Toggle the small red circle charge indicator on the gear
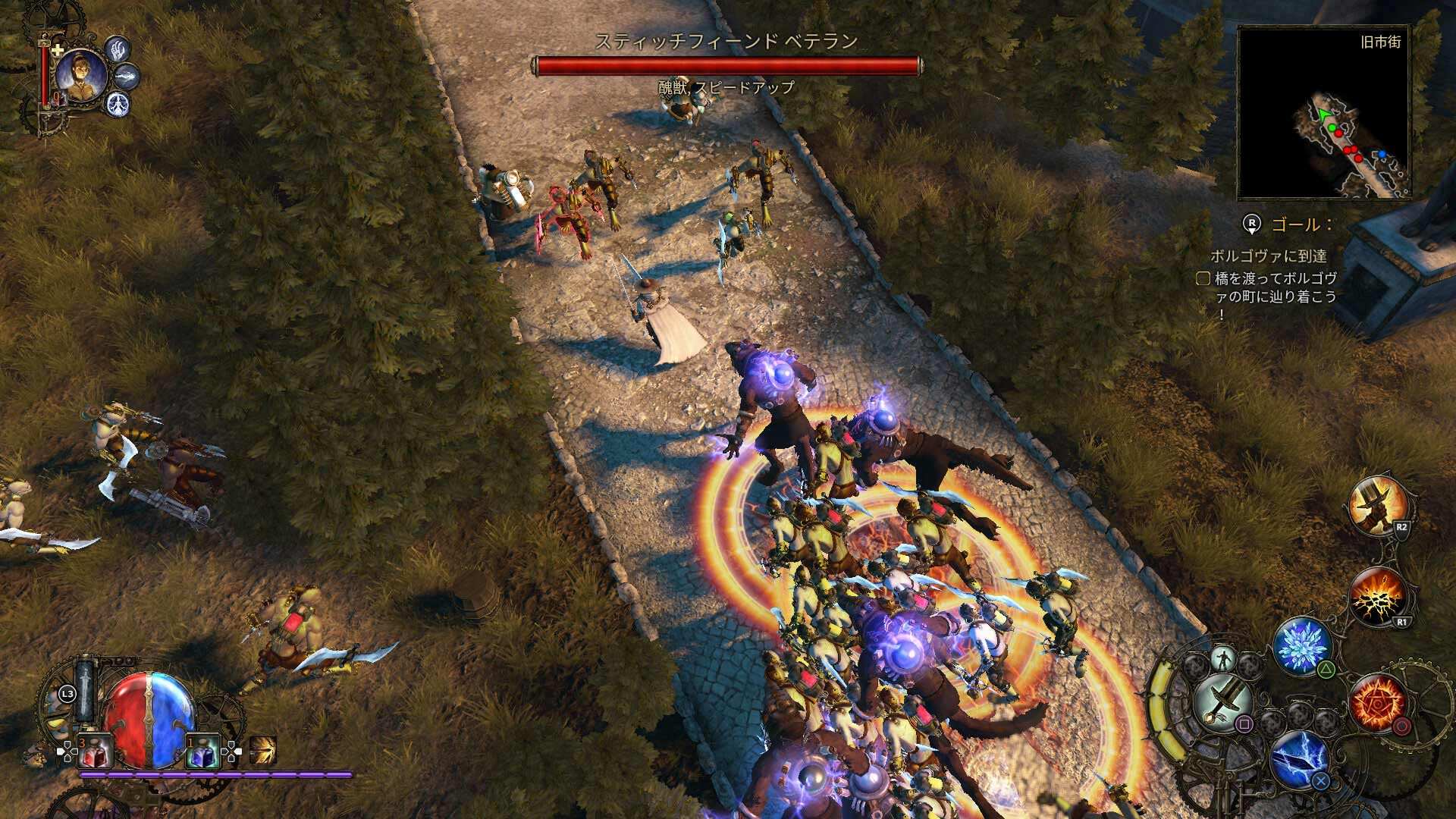This screenshot has height=819, width=1456. (1402, 725)
